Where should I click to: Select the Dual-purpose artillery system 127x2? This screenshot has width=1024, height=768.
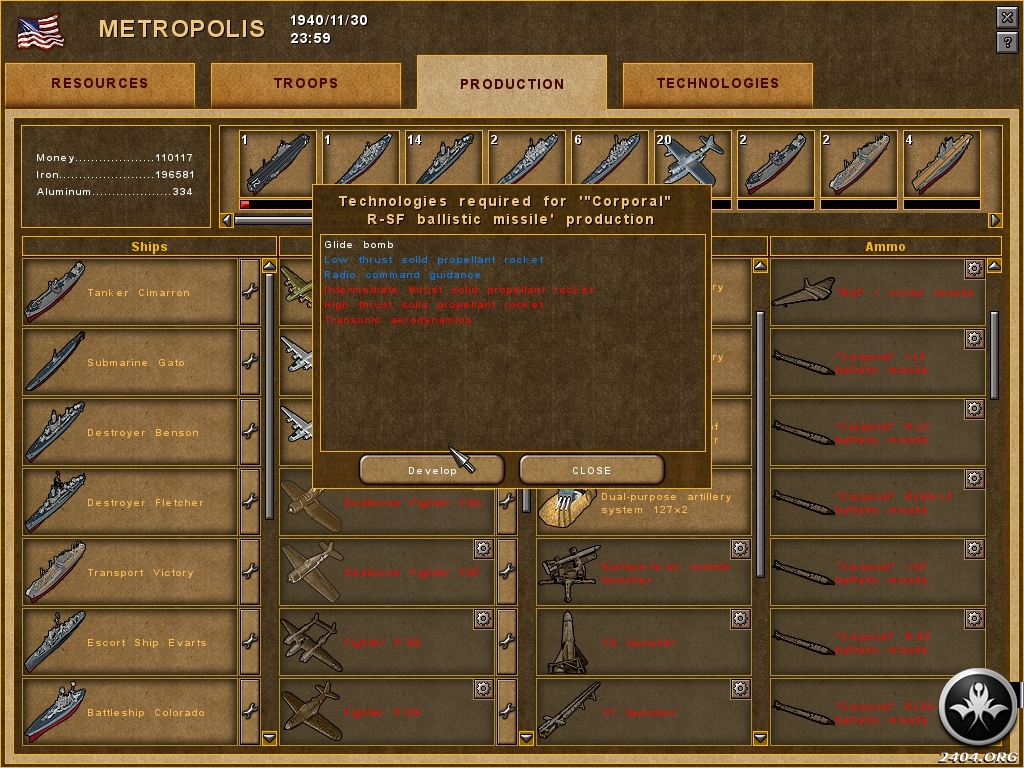644,503
